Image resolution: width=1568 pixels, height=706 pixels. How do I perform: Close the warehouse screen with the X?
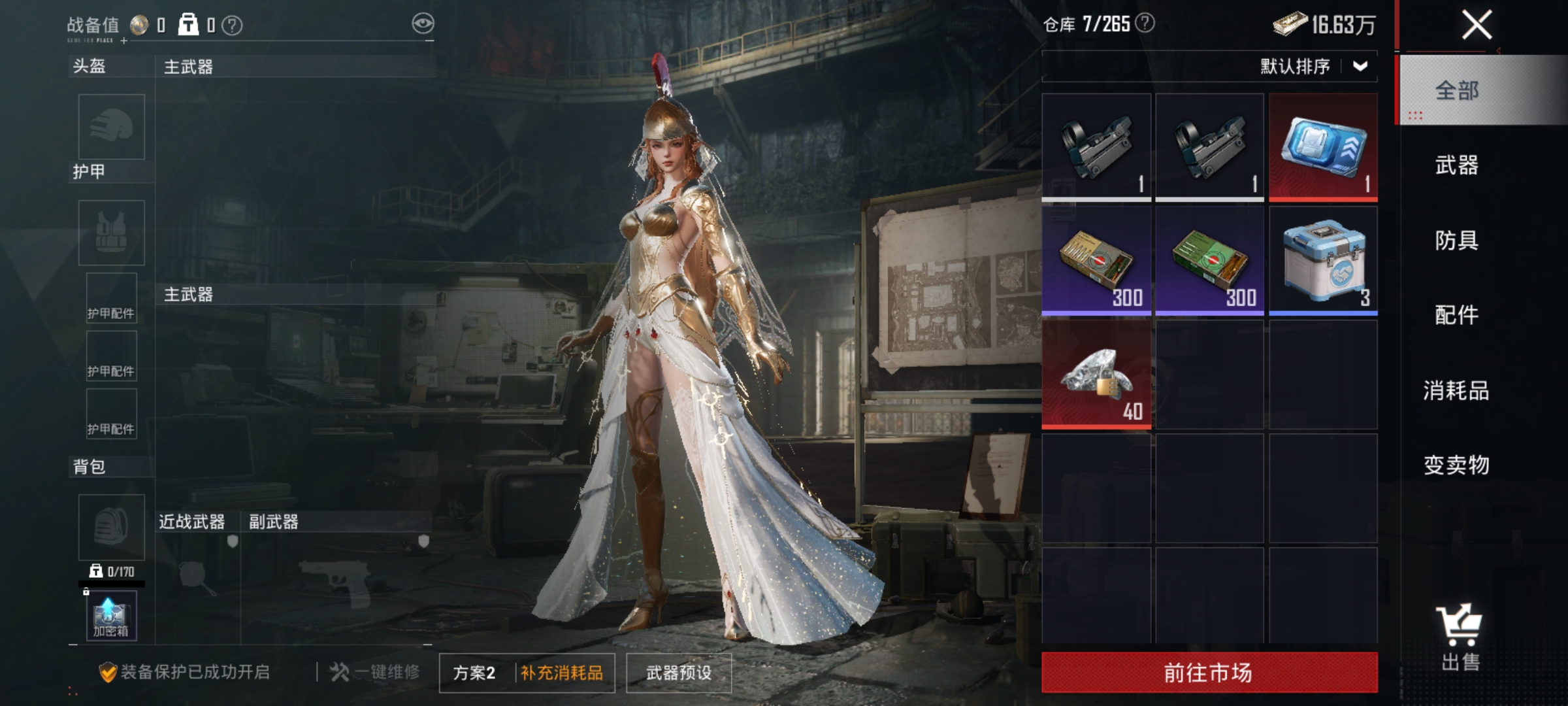1477,26
